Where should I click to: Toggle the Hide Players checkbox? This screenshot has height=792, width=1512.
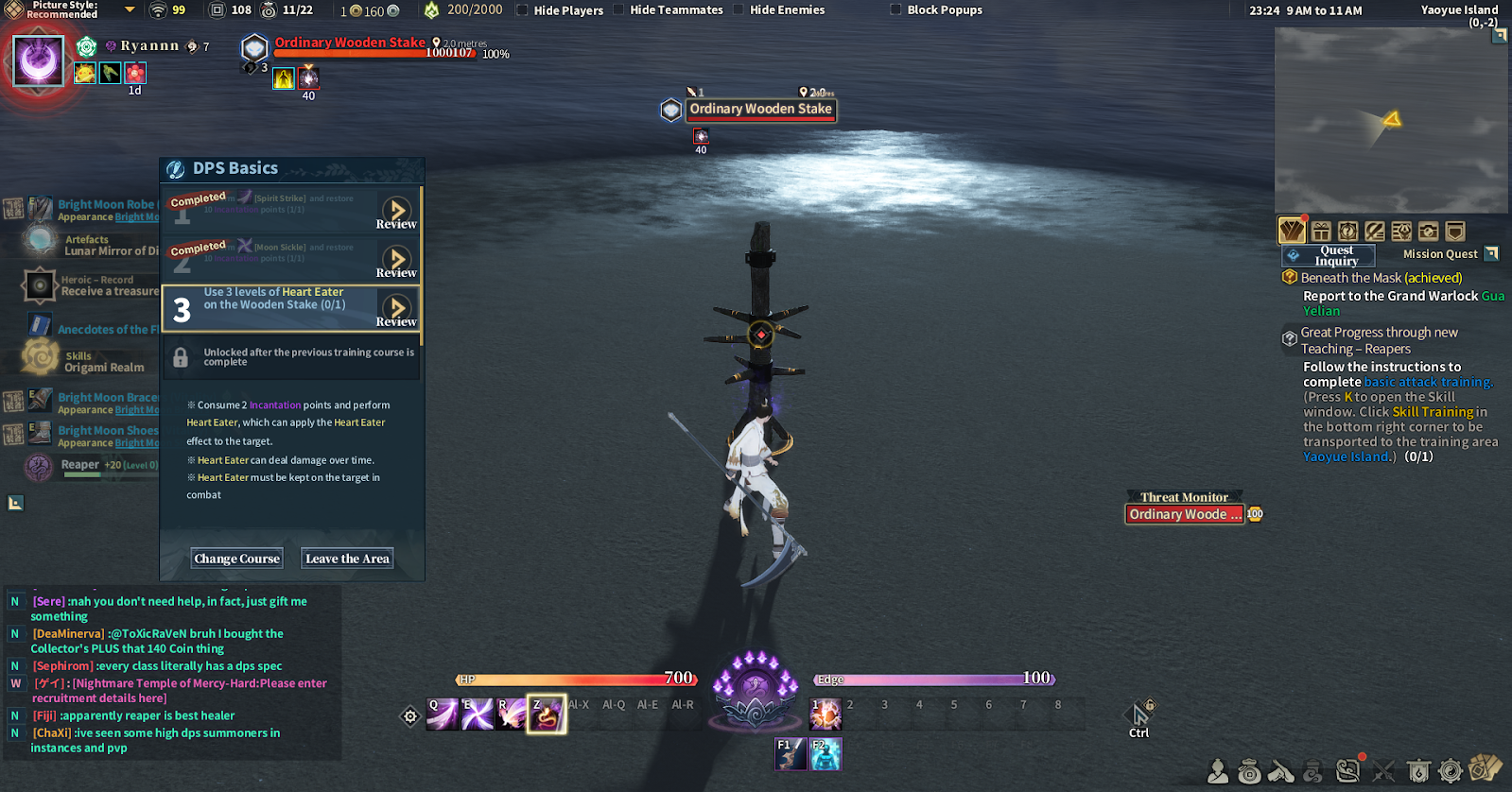(522, 10)
